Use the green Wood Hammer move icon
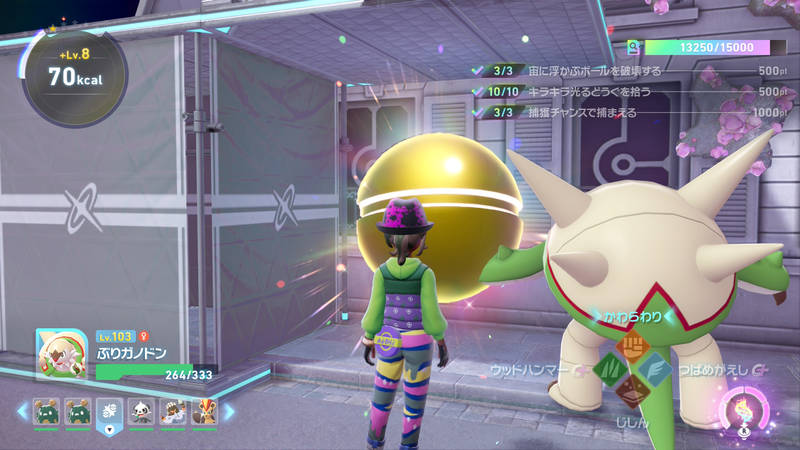The image size is (800, 450). 607,370
